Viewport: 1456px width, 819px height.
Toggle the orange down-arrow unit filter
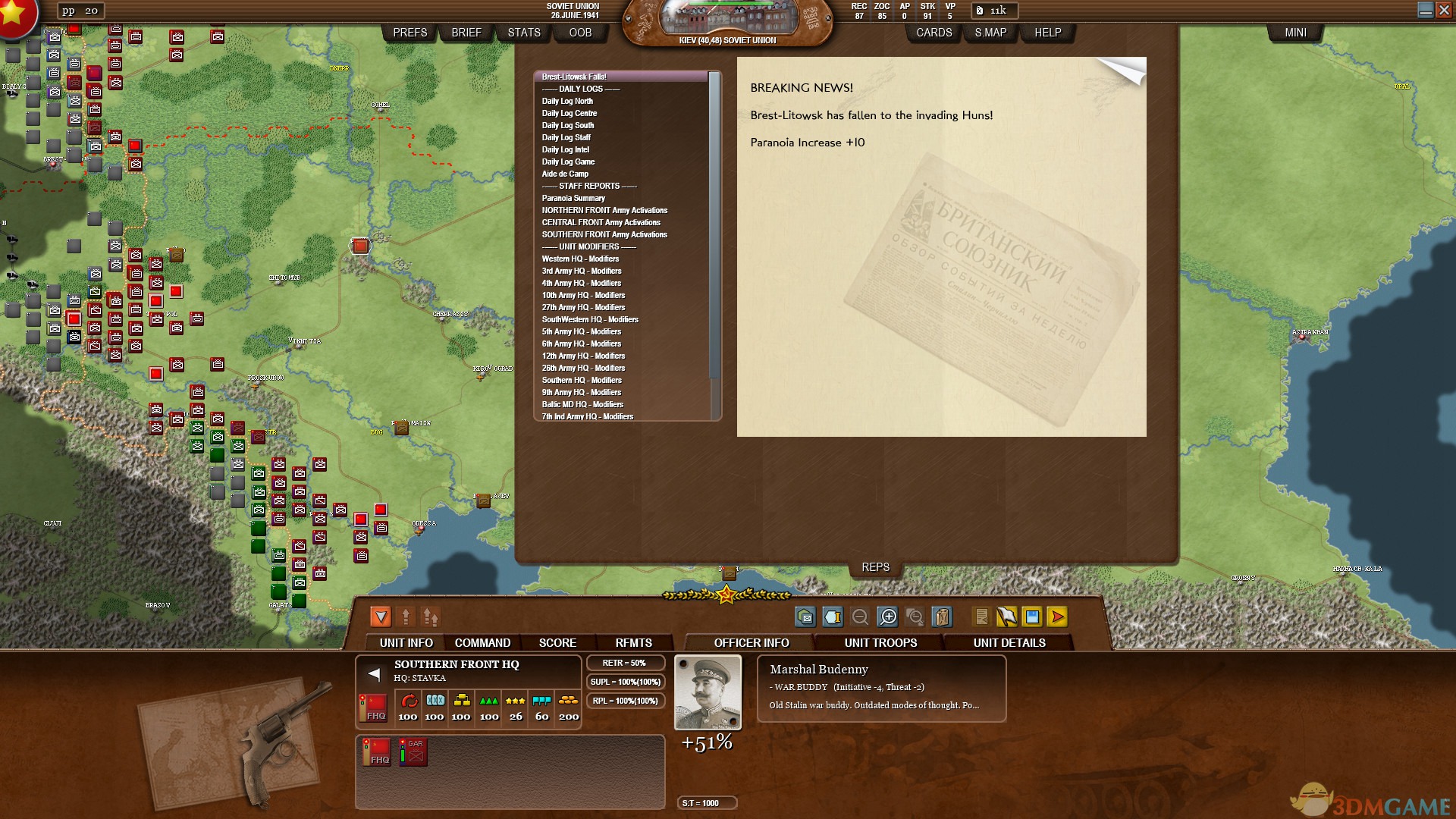[381, 617]
